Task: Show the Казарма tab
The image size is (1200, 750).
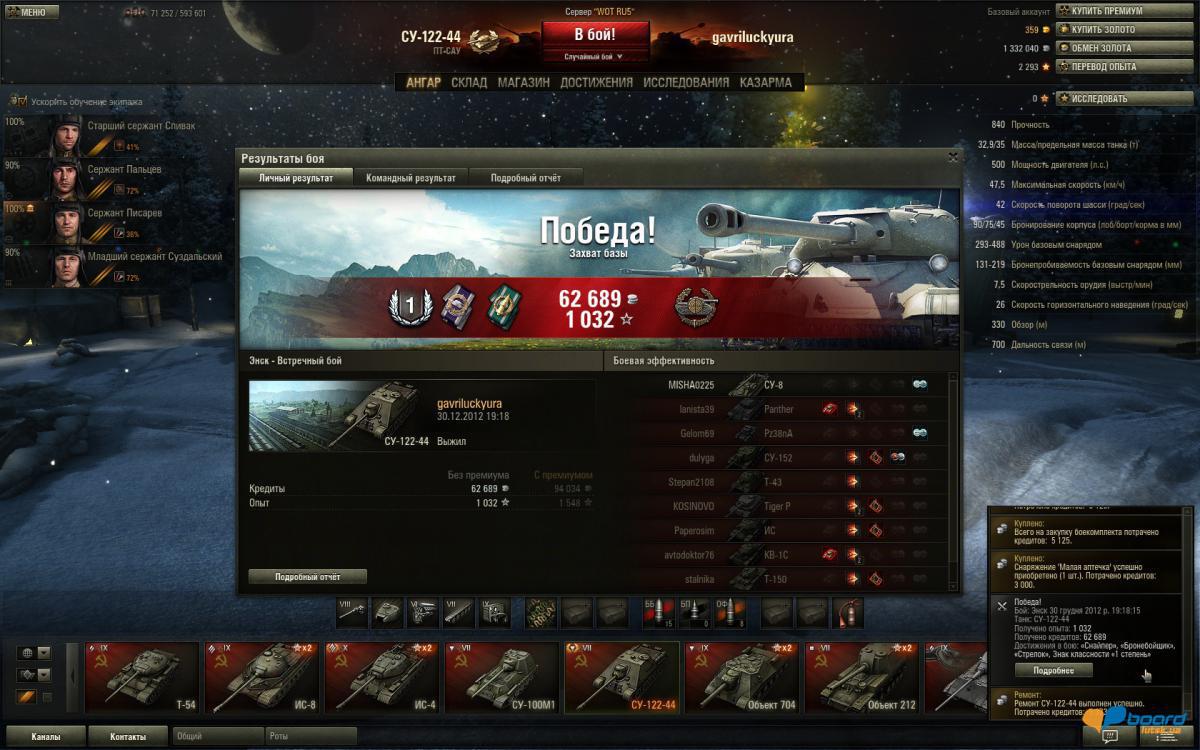Action: coord(765,82)
